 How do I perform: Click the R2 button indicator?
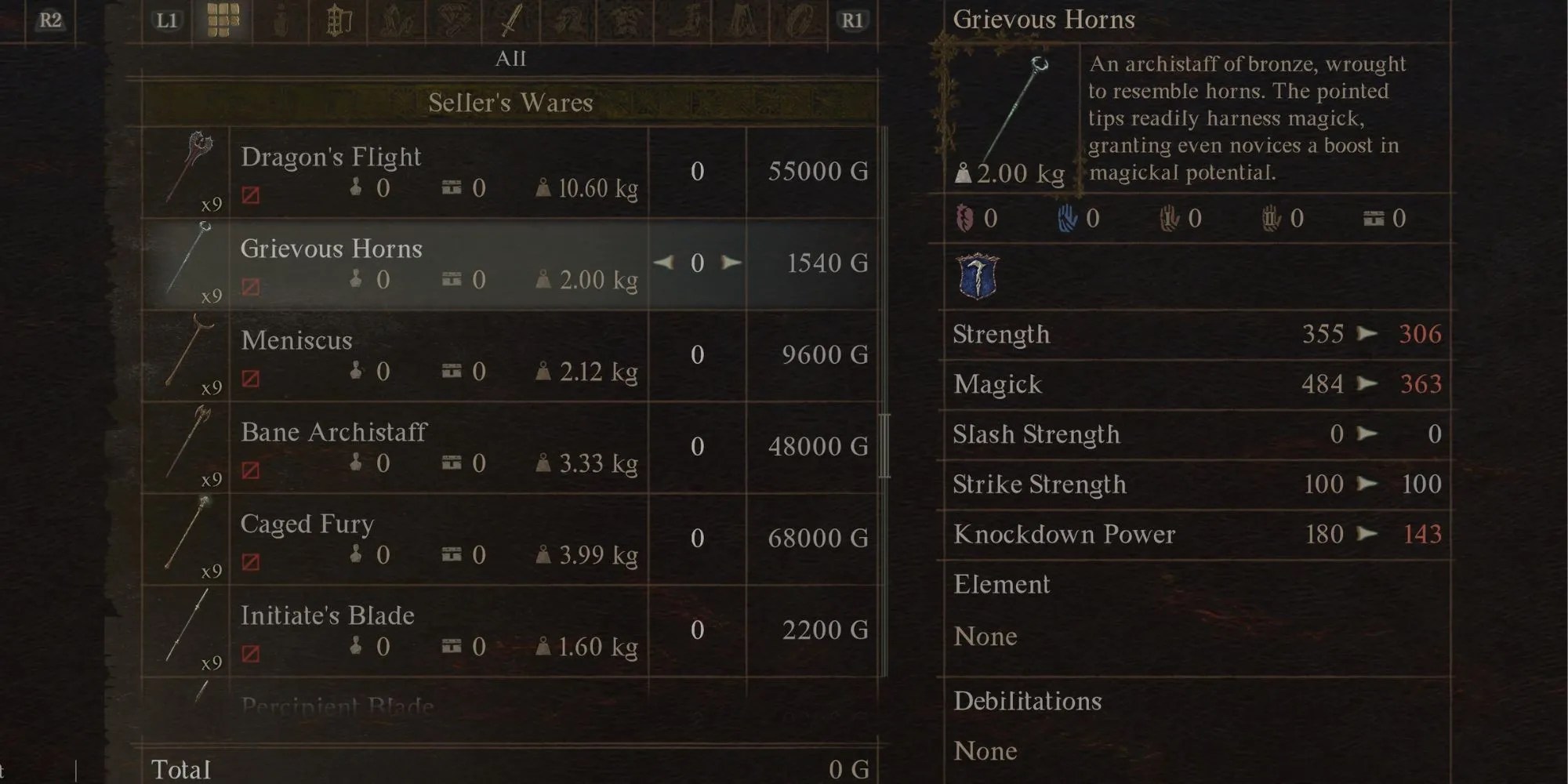point(50,21)
